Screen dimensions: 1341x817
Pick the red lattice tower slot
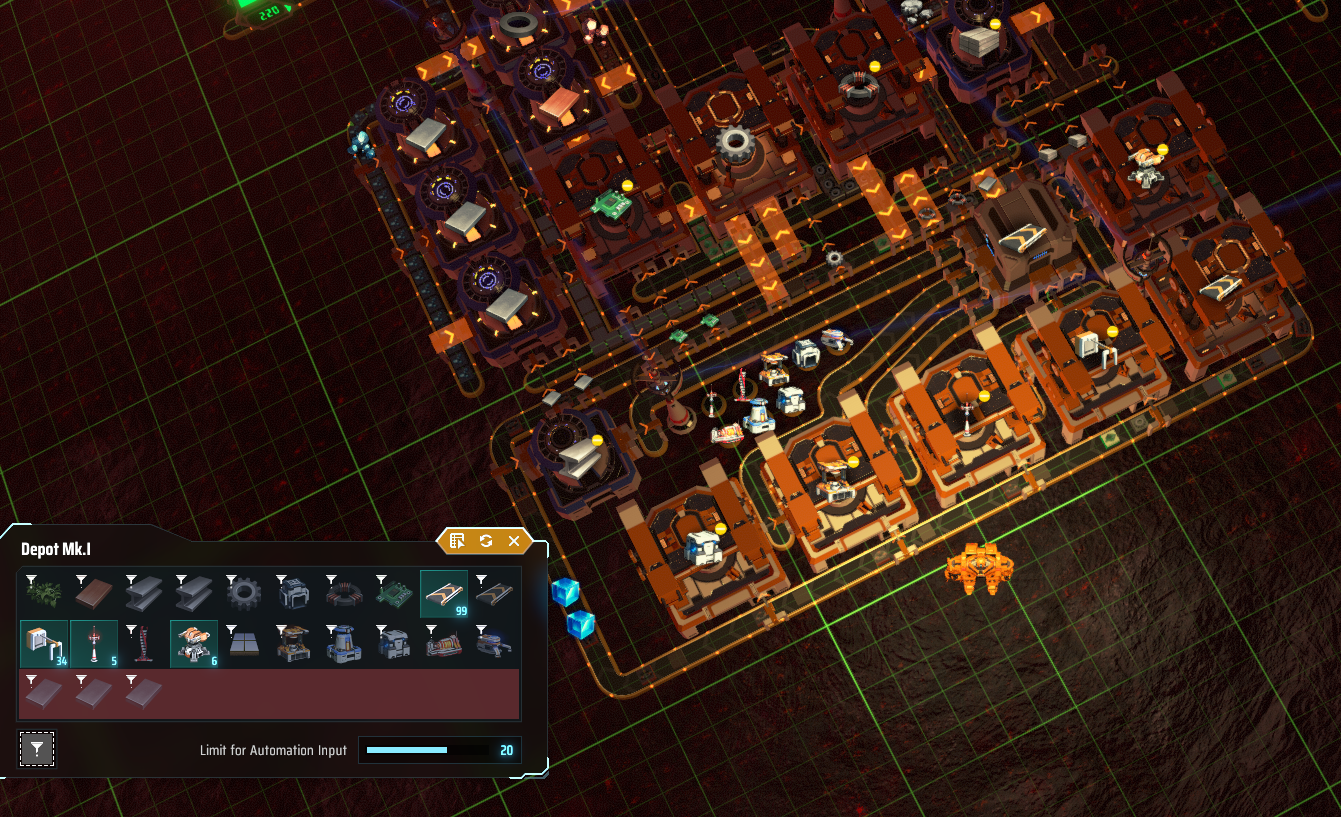(x=144, y=644)
